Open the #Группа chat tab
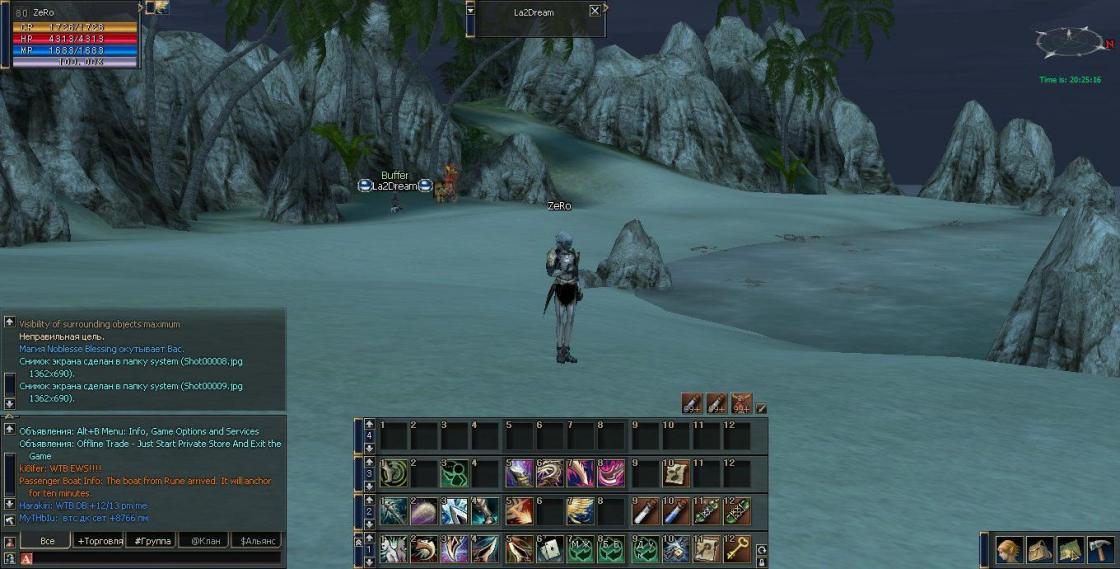Viewport: 1120px width, 569px height. click(x=153, y=541)
